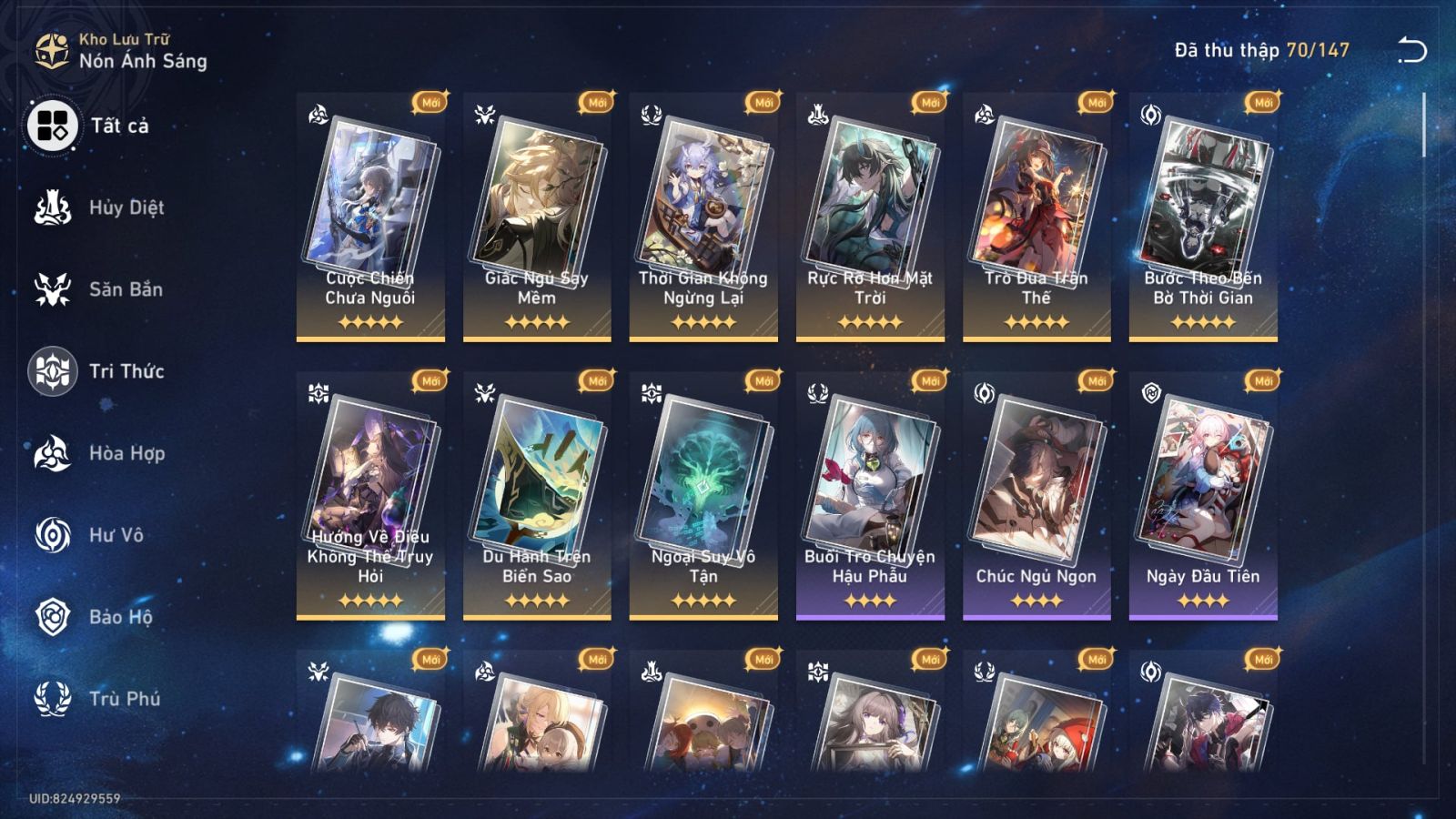
Task: Select the Hủy Diệt path filter icon
Action: [55, 207]
